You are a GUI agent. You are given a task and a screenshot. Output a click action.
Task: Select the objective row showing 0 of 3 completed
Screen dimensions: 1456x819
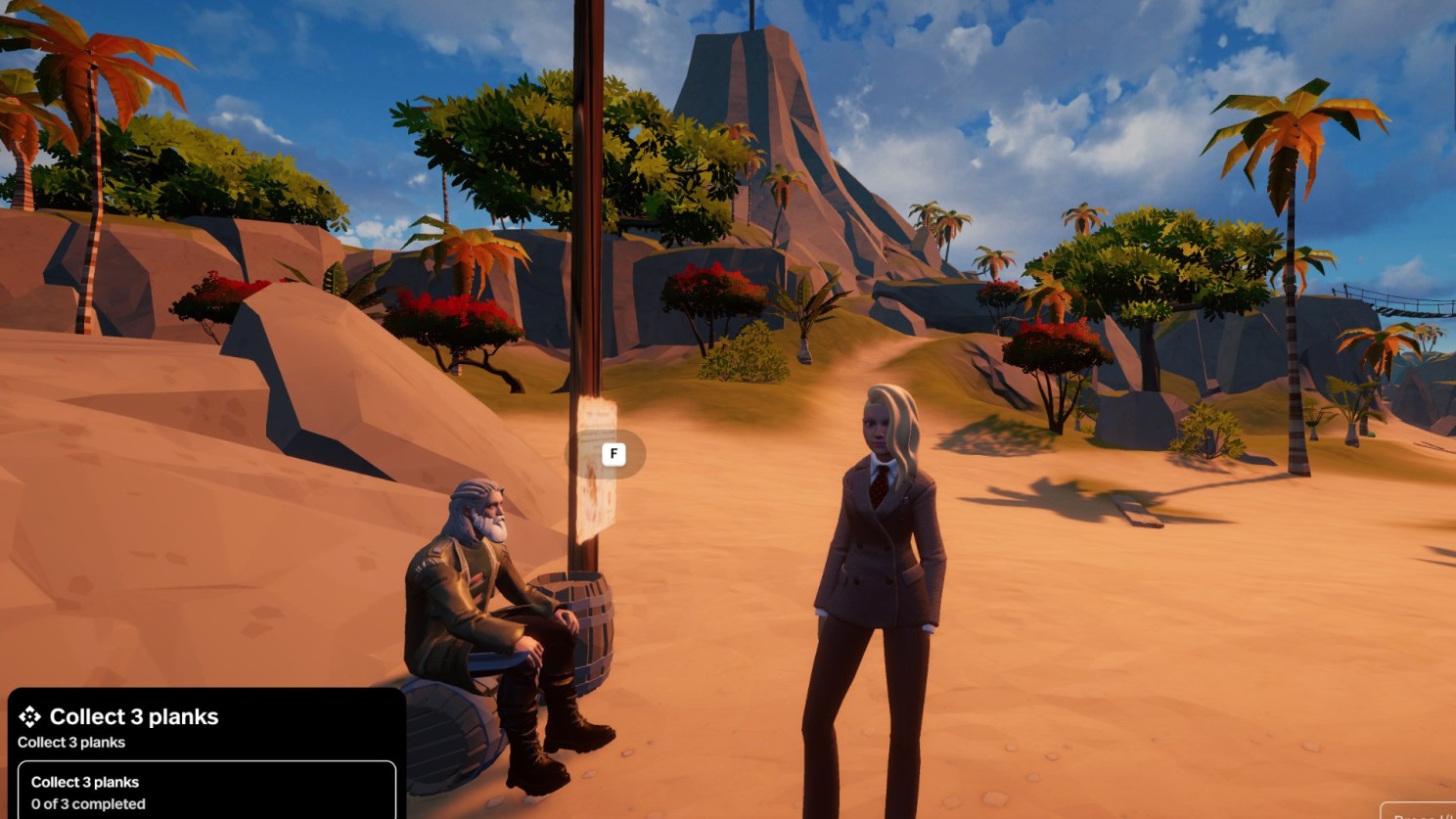point(206,792)
